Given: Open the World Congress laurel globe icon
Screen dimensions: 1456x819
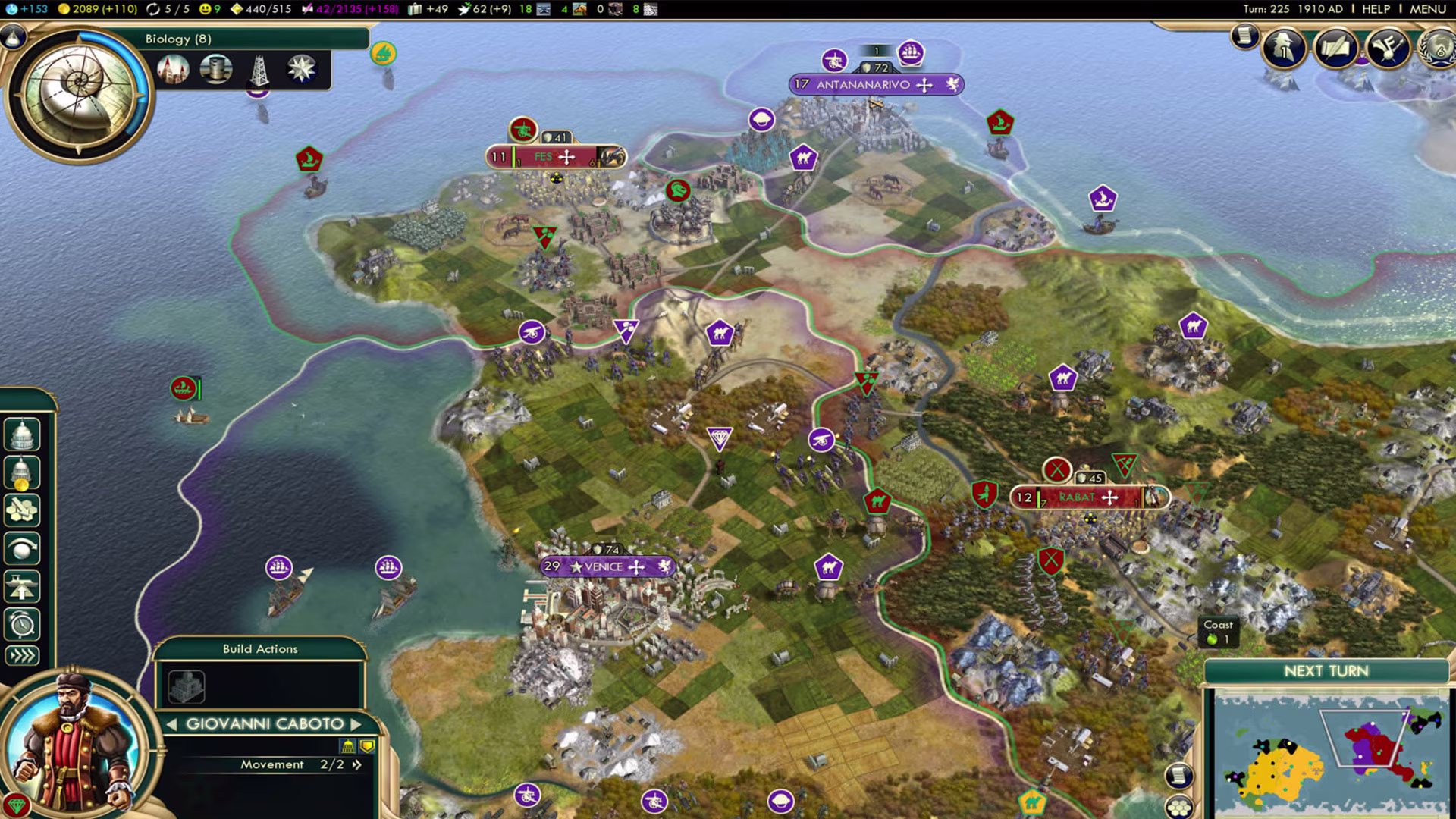Looking at the screenshot, I should pyautogui.click(x=1438, y=47).
